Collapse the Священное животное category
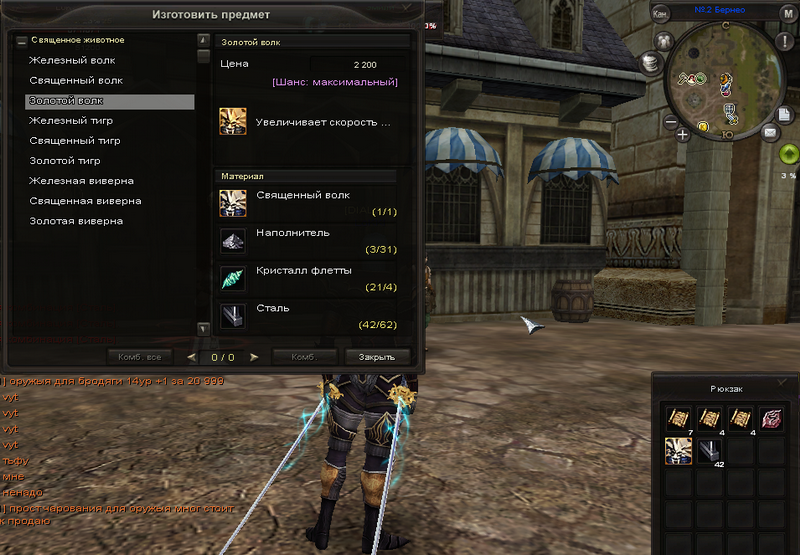Image resolution: width=800 pixels, height=555 pixels. pyautogui.click(x=21, y=41)
